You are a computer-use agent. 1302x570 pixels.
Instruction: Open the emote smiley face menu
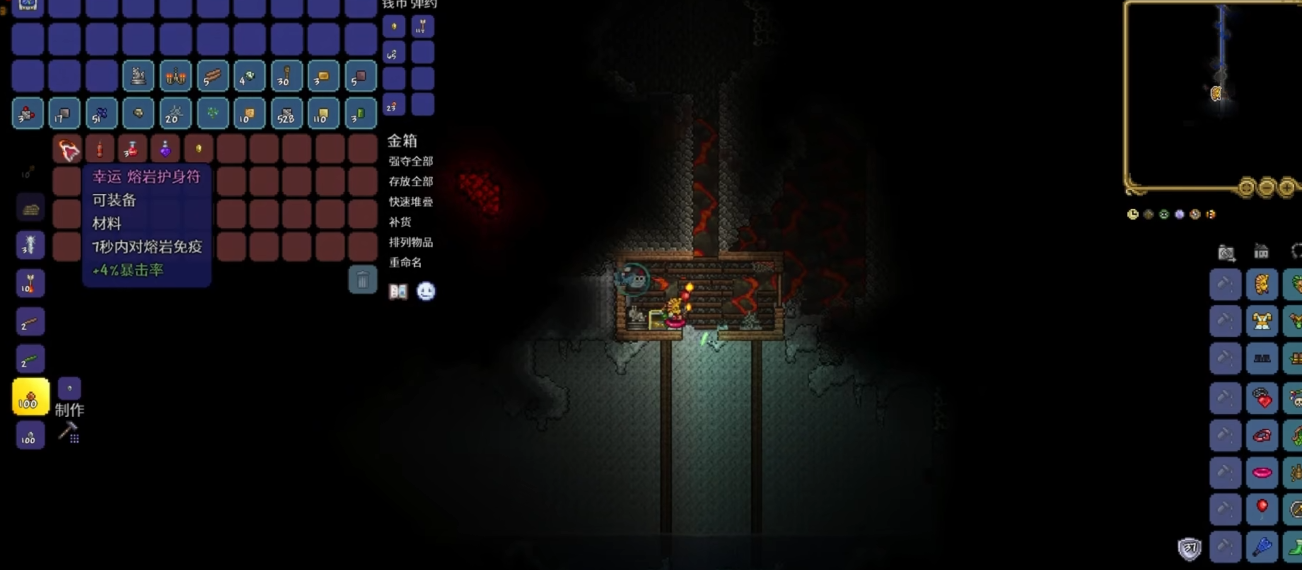426,292
